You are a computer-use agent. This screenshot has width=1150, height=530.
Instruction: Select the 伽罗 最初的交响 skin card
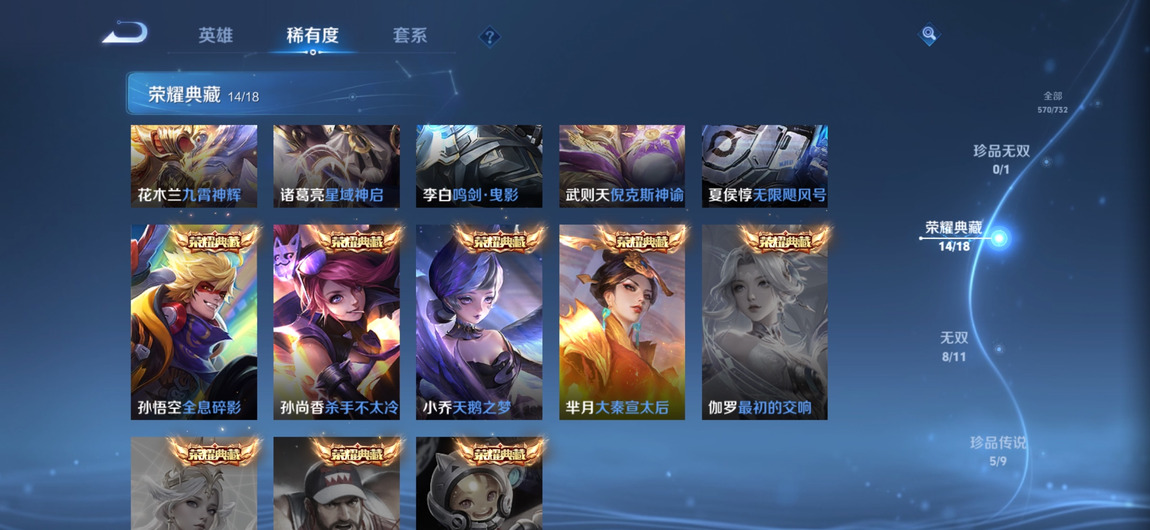pyautogui.click(x=764, y=322)
